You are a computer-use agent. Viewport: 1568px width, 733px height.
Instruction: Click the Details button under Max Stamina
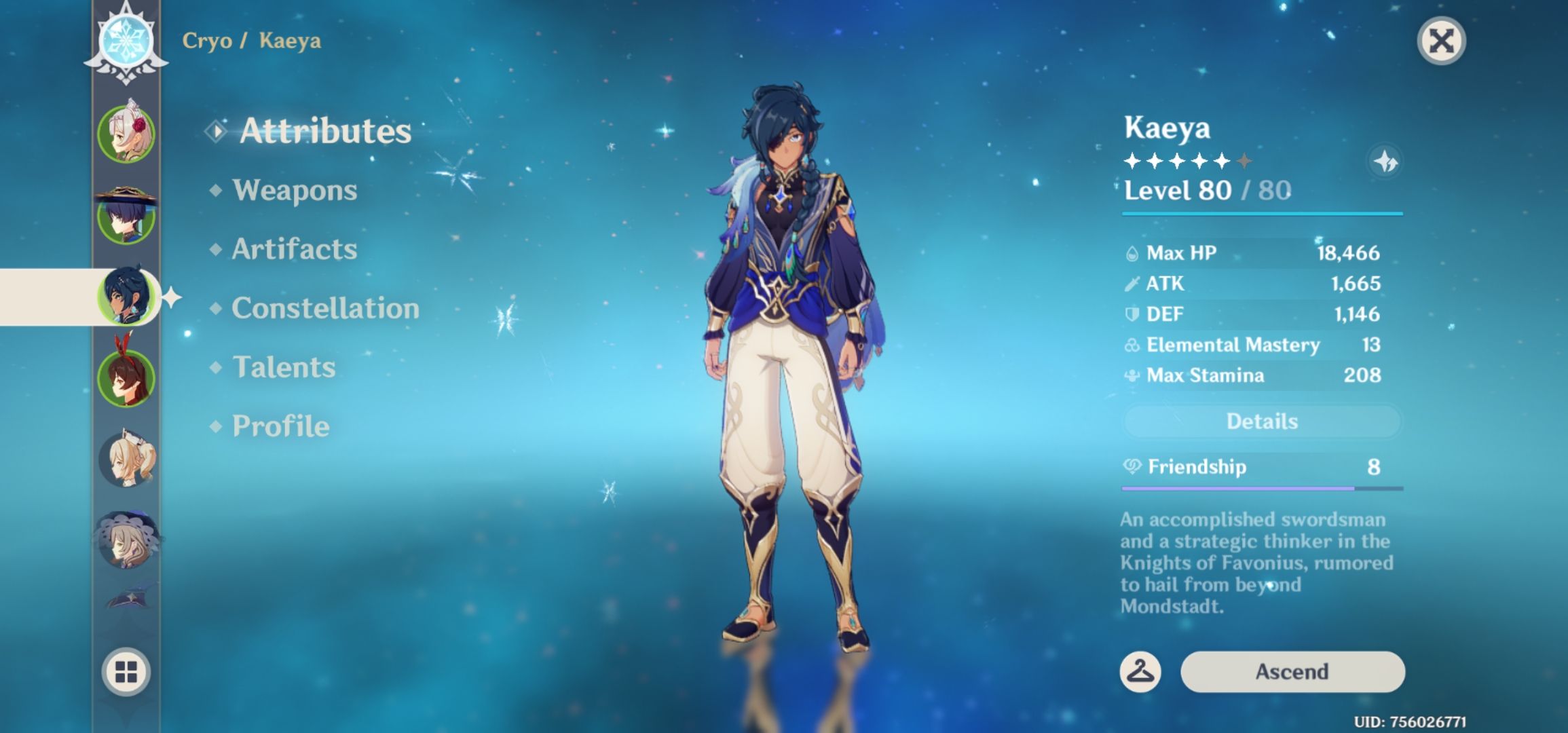(x=1261, y=421)
